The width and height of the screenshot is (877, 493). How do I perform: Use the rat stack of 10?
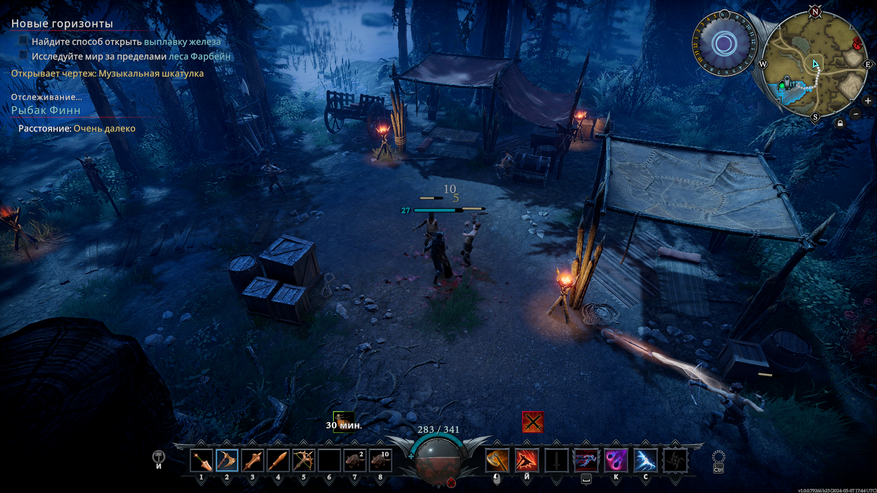point(379,460)
